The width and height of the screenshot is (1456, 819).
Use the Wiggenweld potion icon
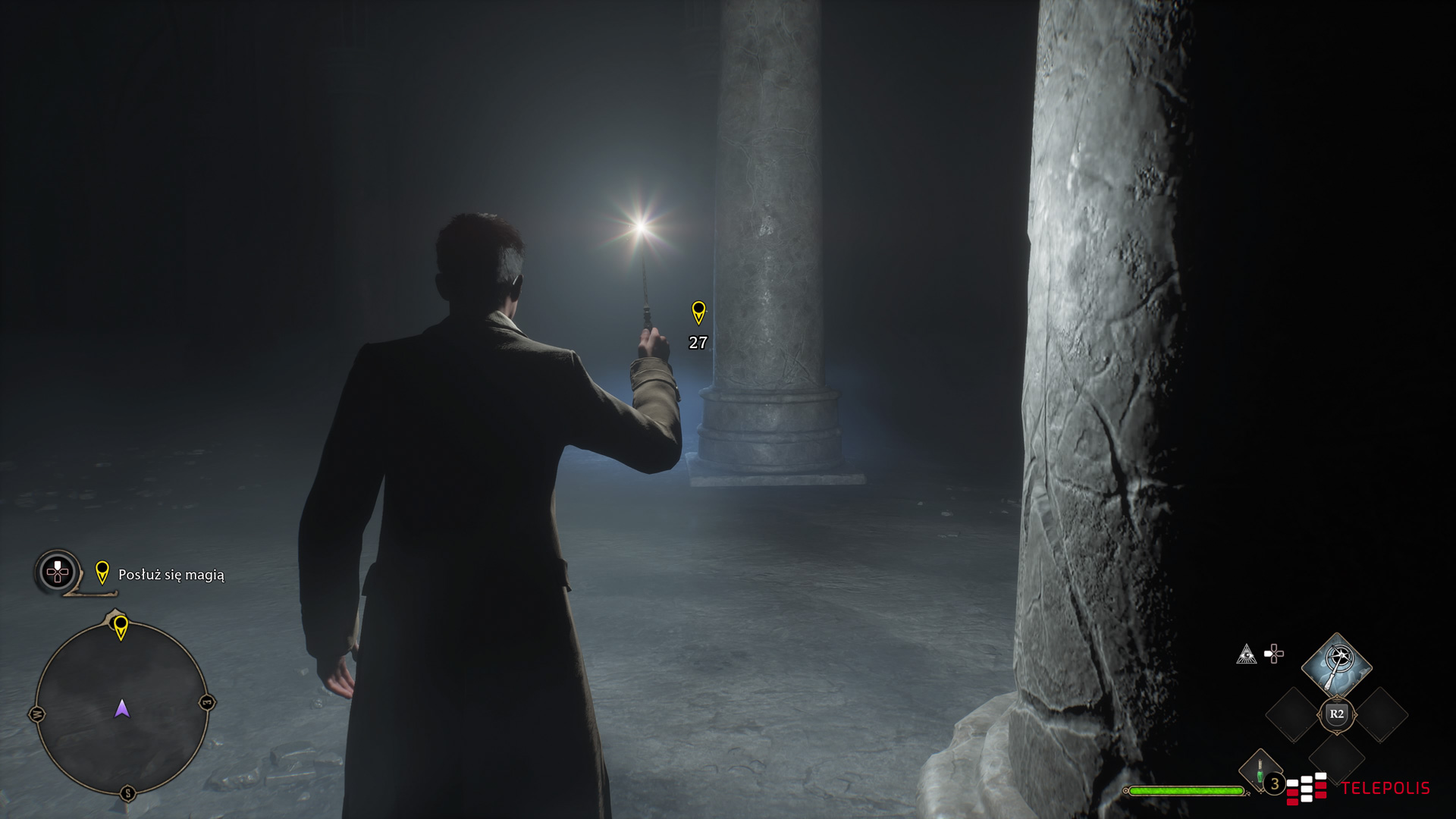click(x=1260, y=770)
